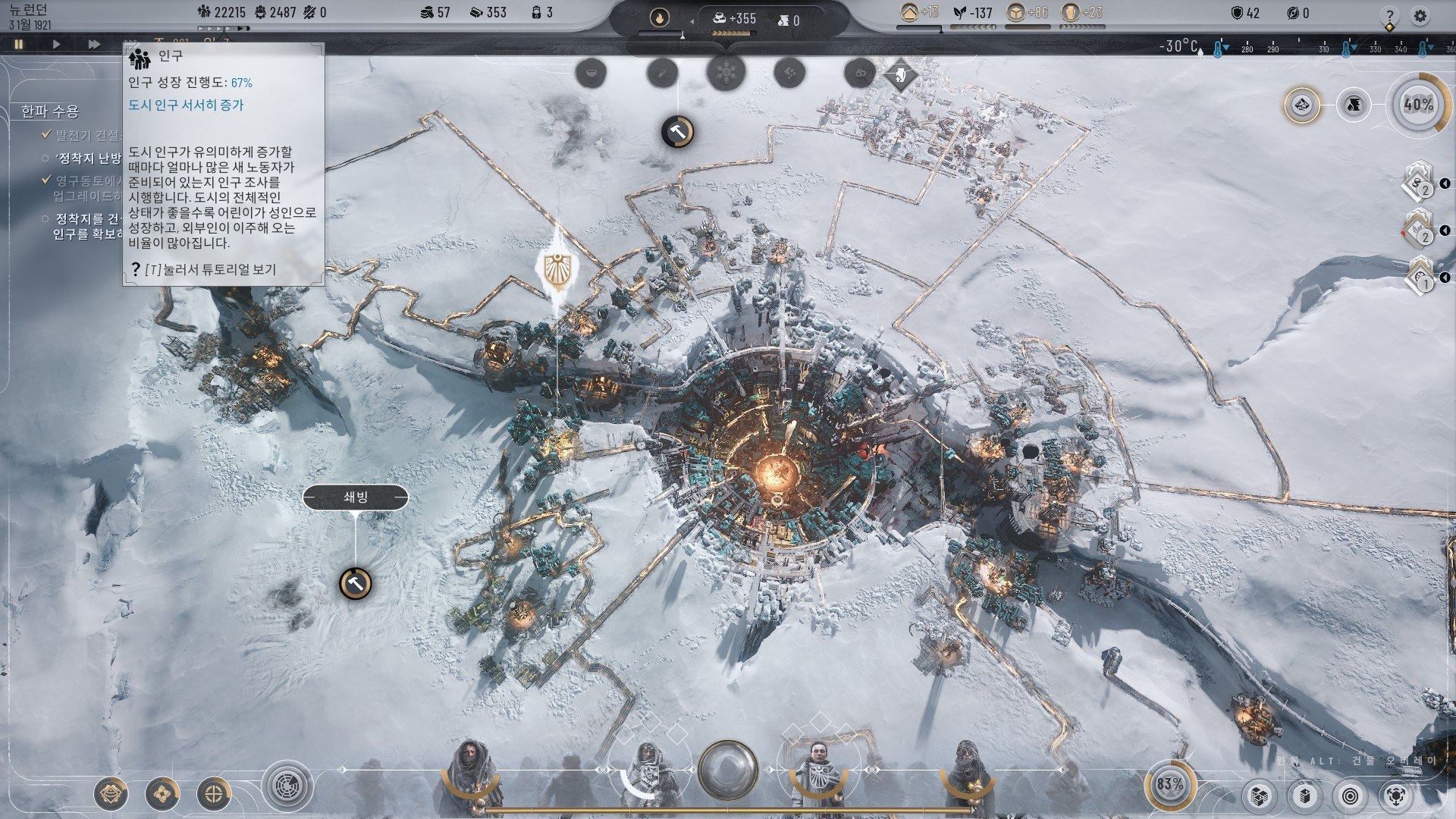
Task: Open the 한파 수용 objective tracker
Action: click(x=50, y=111)
